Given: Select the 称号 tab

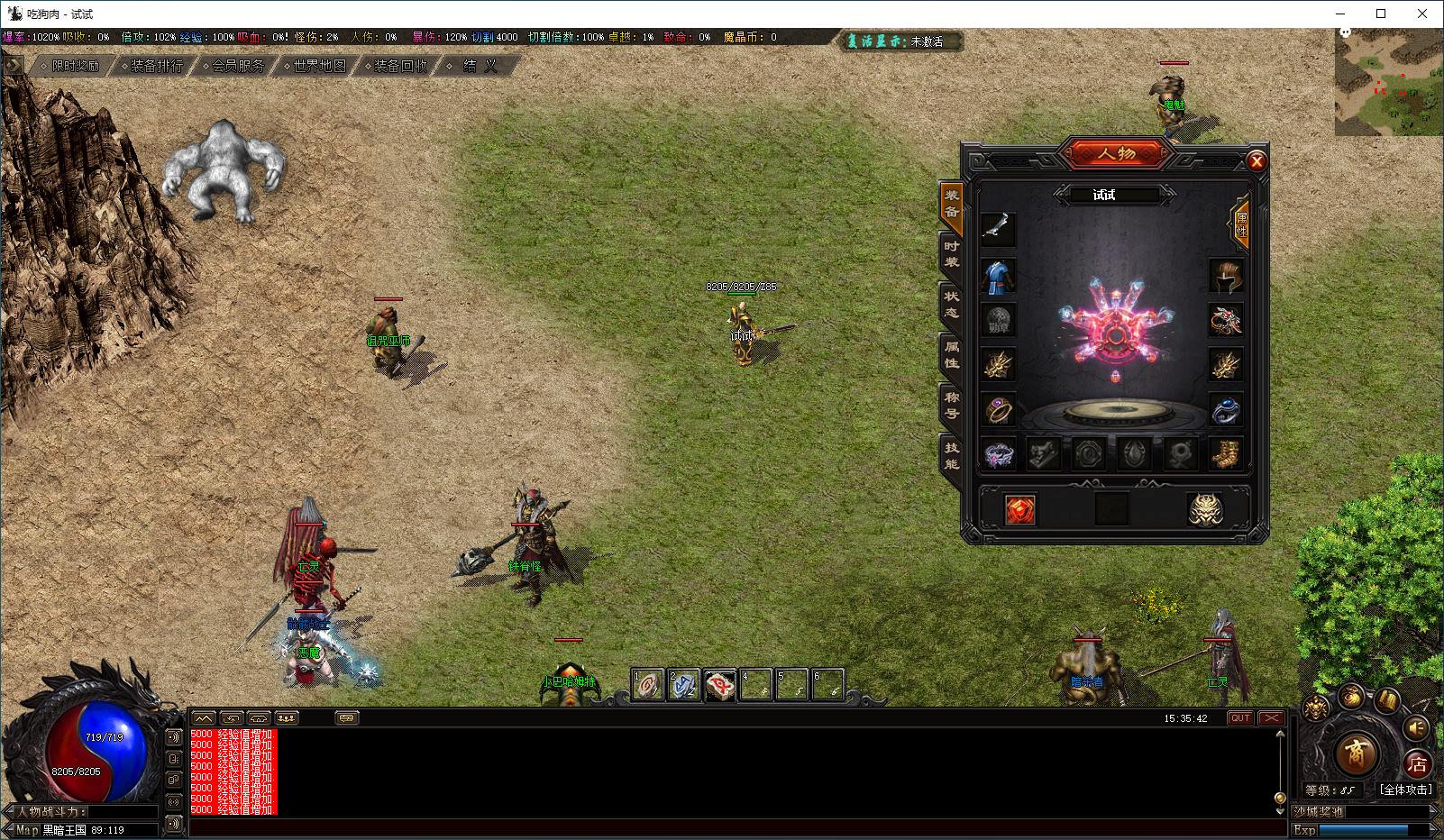Looking at the screenshot, I should click(x=951, y=406).
